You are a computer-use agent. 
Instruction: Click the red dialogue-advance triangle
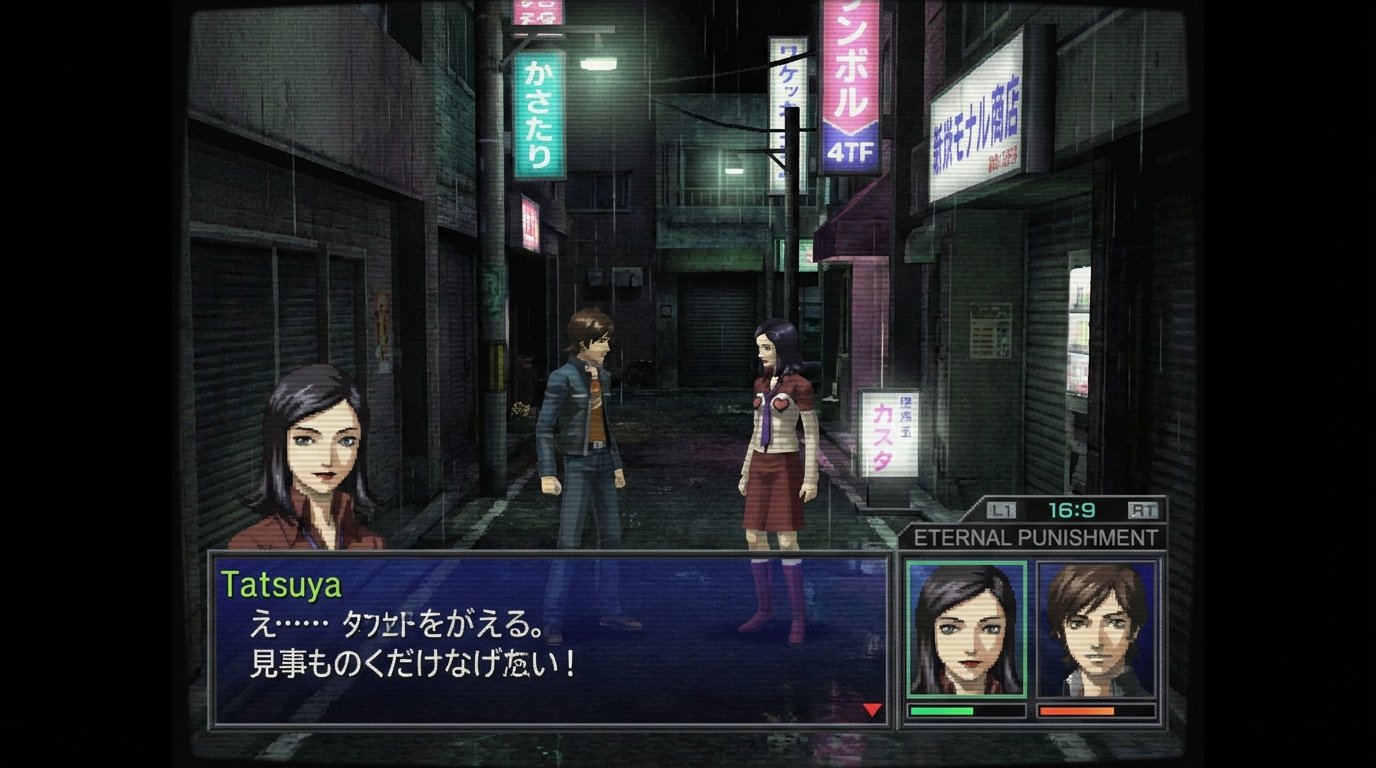871,708
